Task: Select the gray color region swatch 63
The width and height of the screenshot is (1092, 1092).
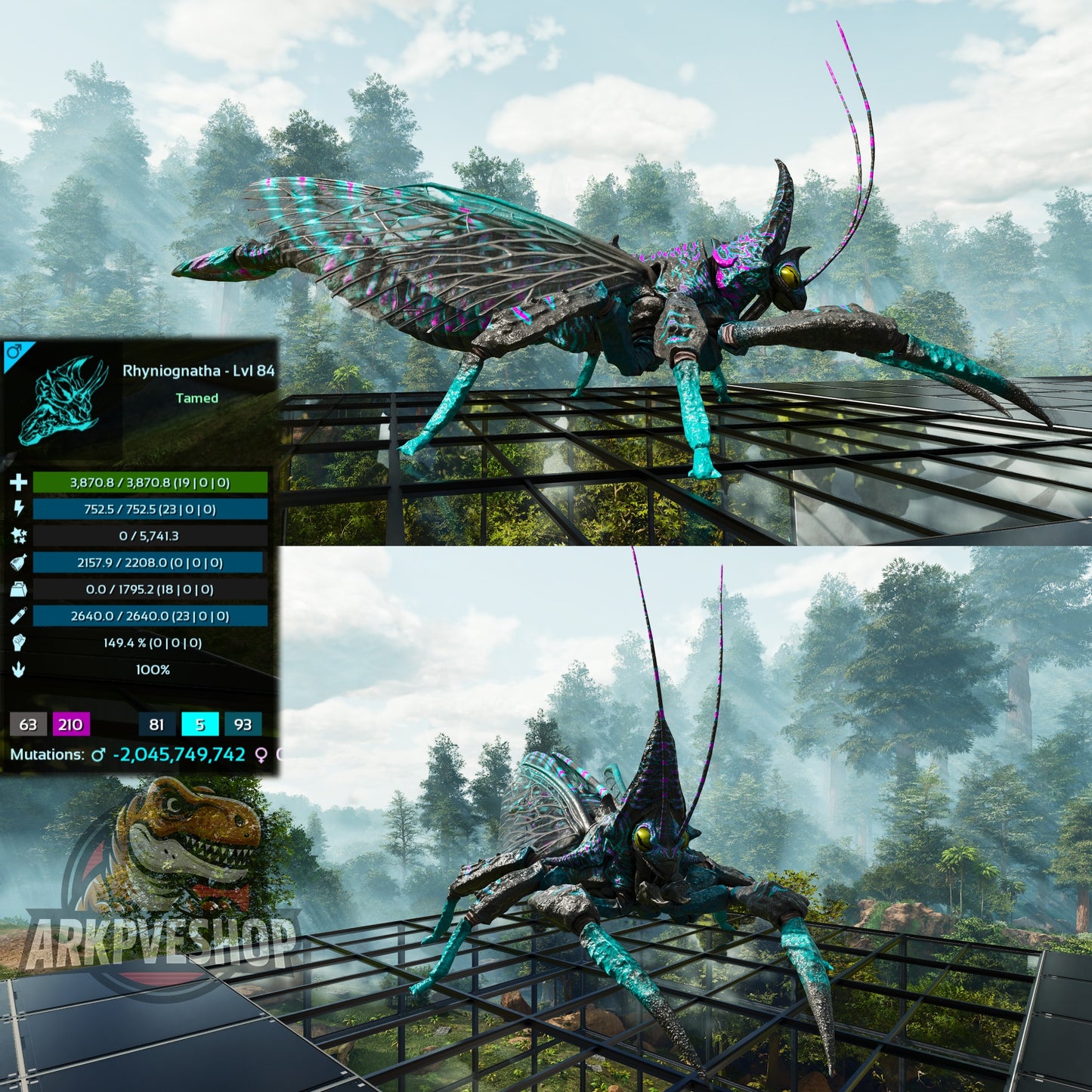Action: point(28,725)
